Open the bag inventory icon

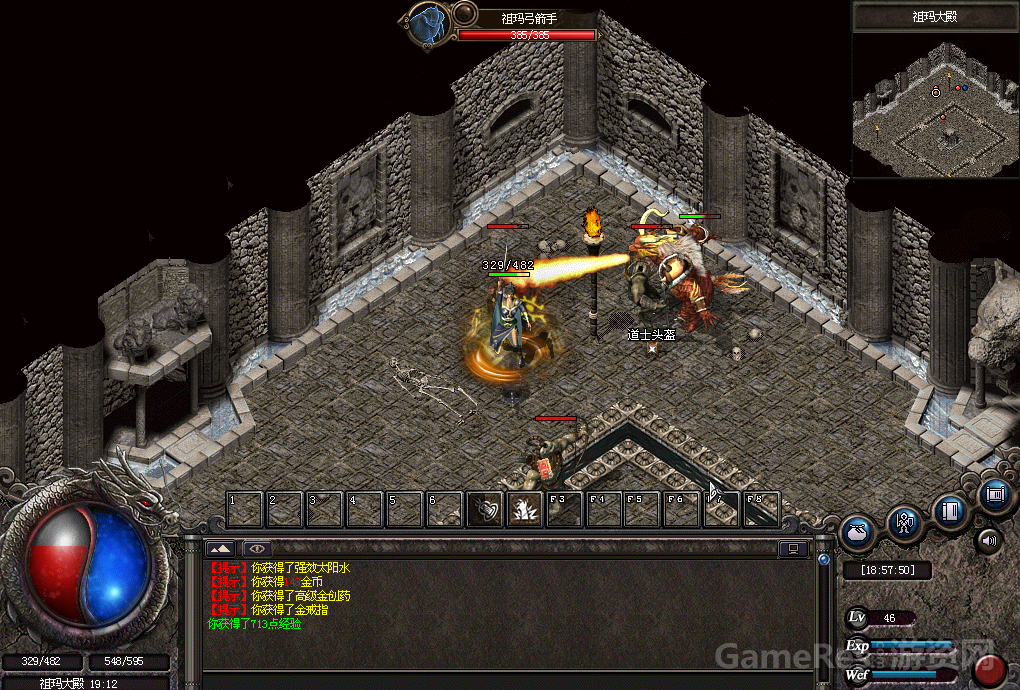point(859,533)
